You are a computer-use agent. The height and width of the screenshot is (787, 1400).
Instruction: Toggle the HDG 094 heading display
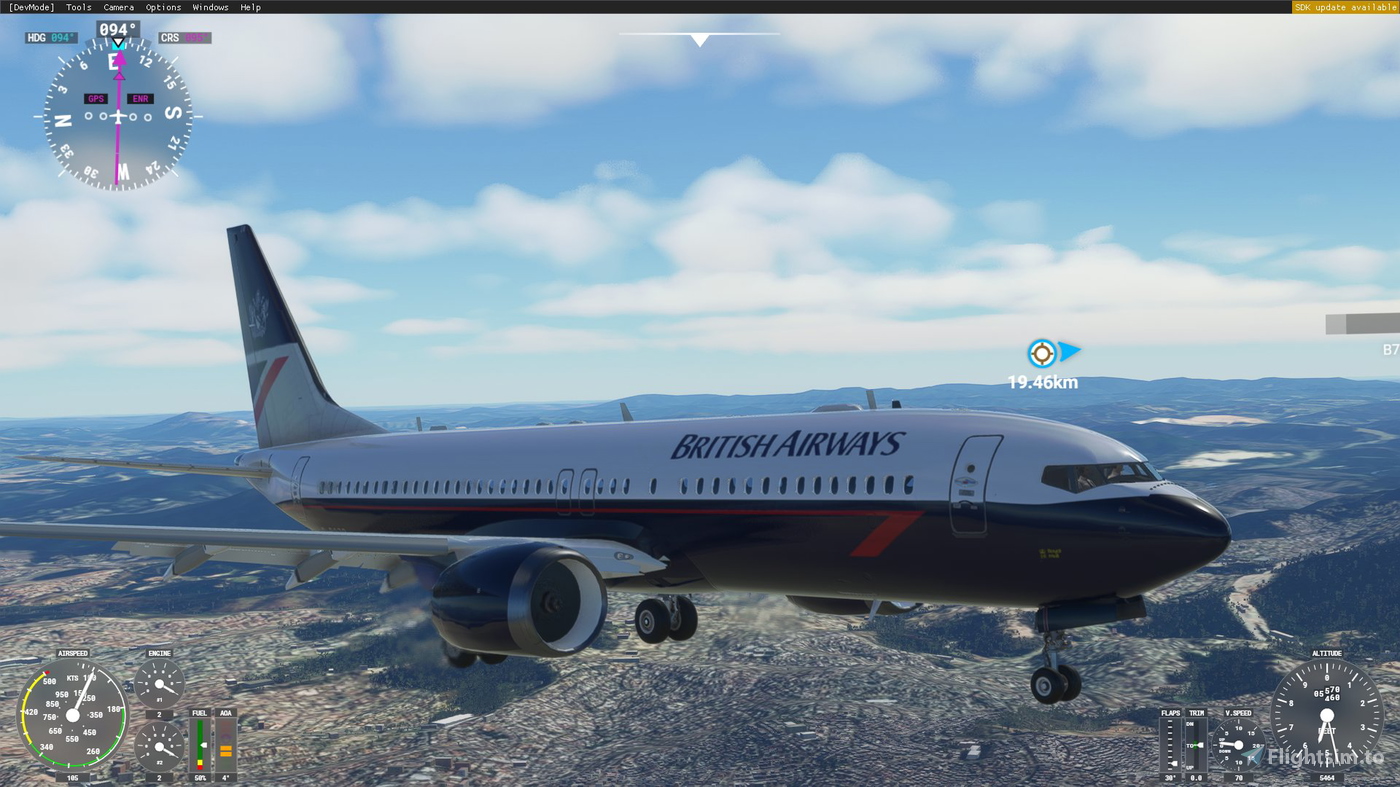[50, 36]
